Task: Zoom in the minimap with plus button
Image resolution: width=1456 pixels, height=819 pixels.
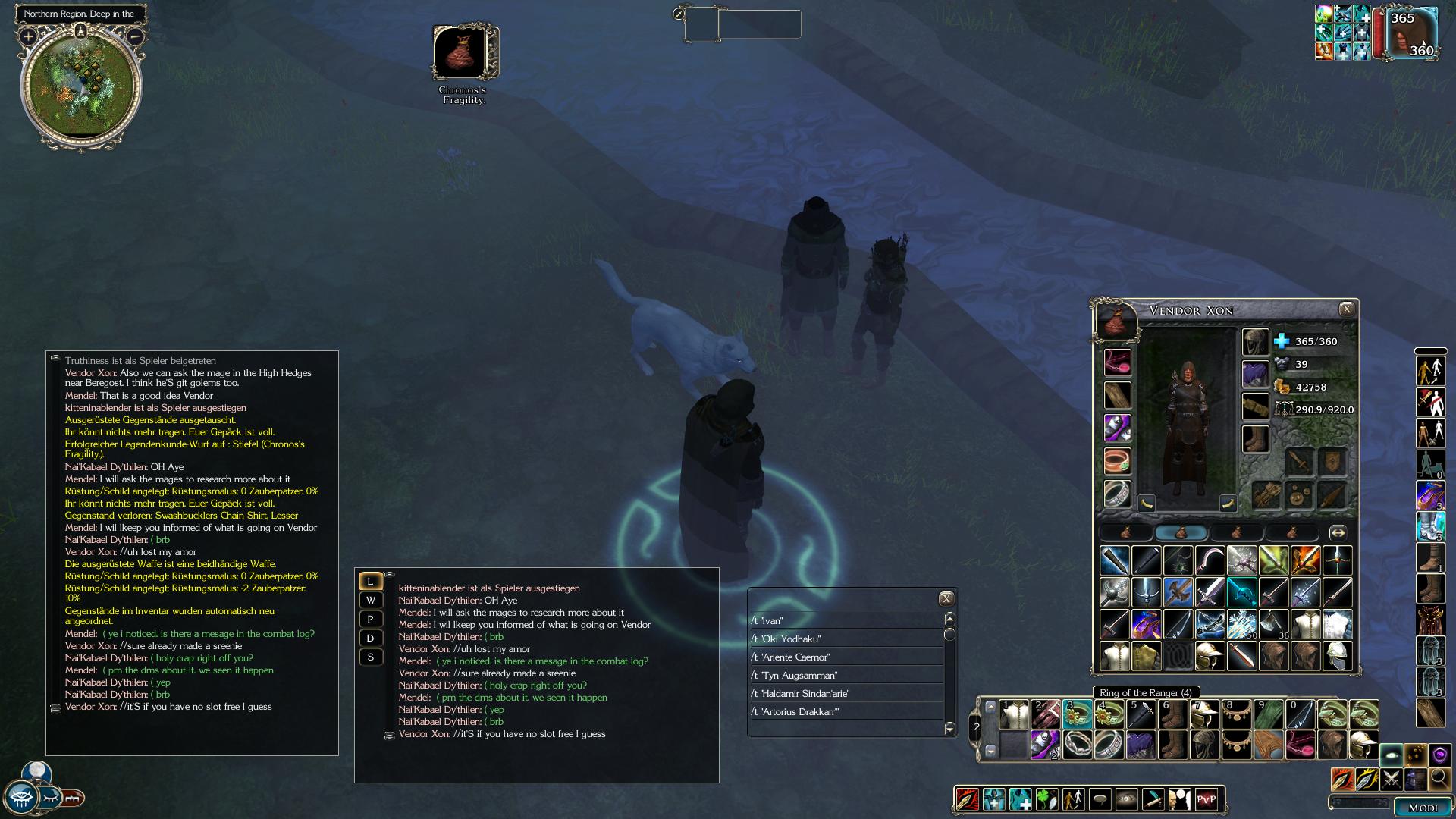Action: (28, 36)
